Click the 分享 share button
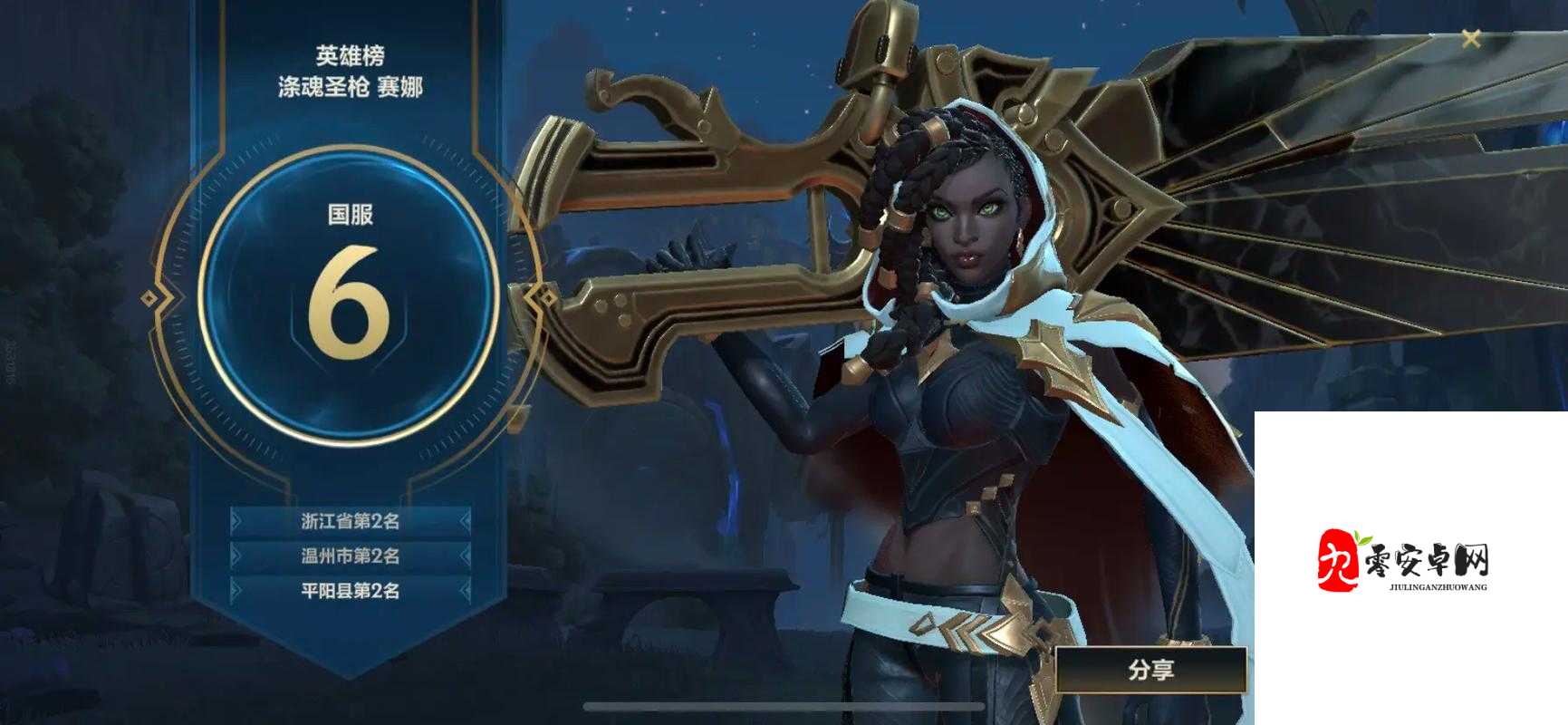Screen dimensions: 1568x725 pos(1150,671)
